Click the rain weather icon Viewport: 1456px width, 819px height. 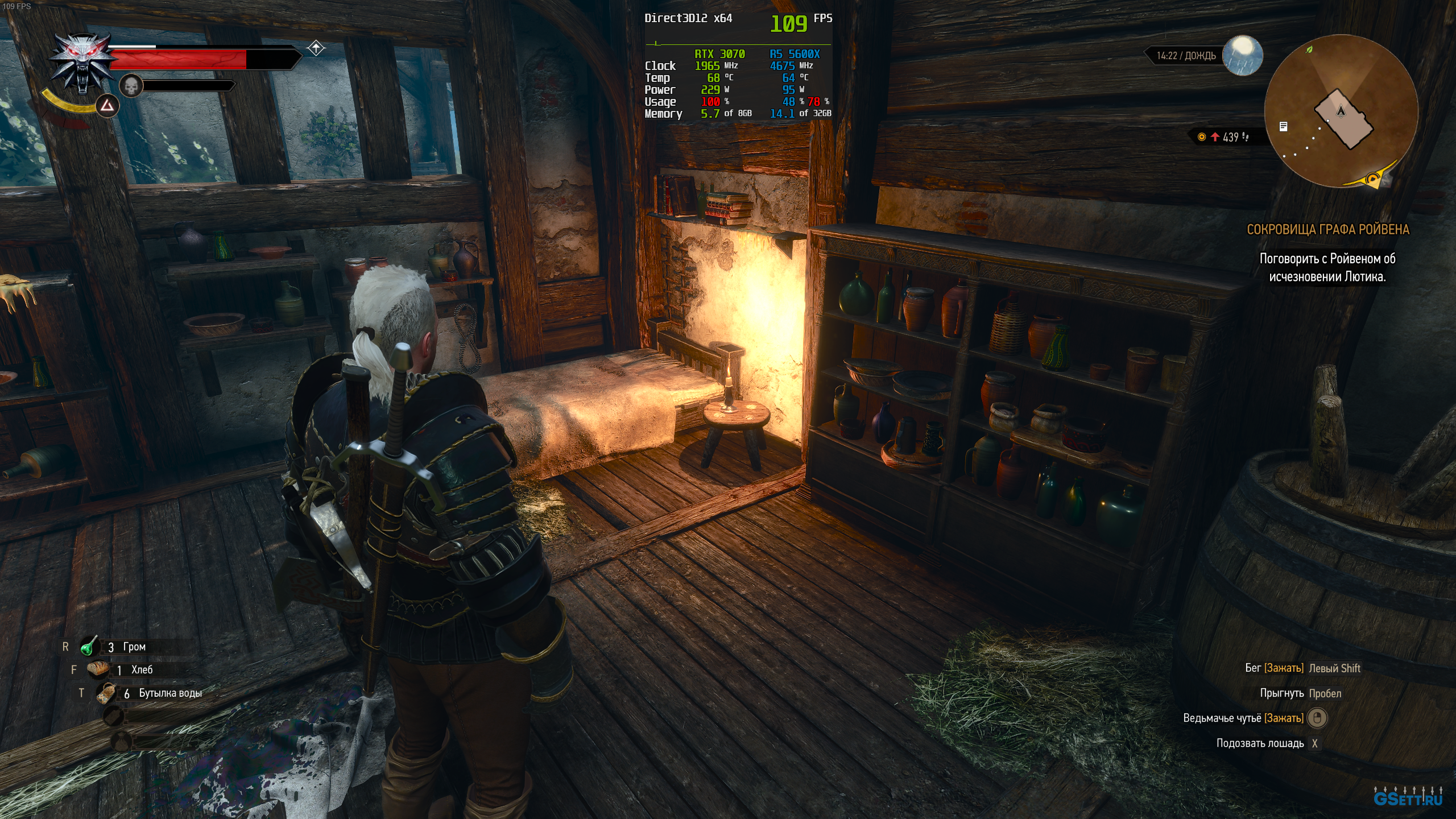(1242, 56)
